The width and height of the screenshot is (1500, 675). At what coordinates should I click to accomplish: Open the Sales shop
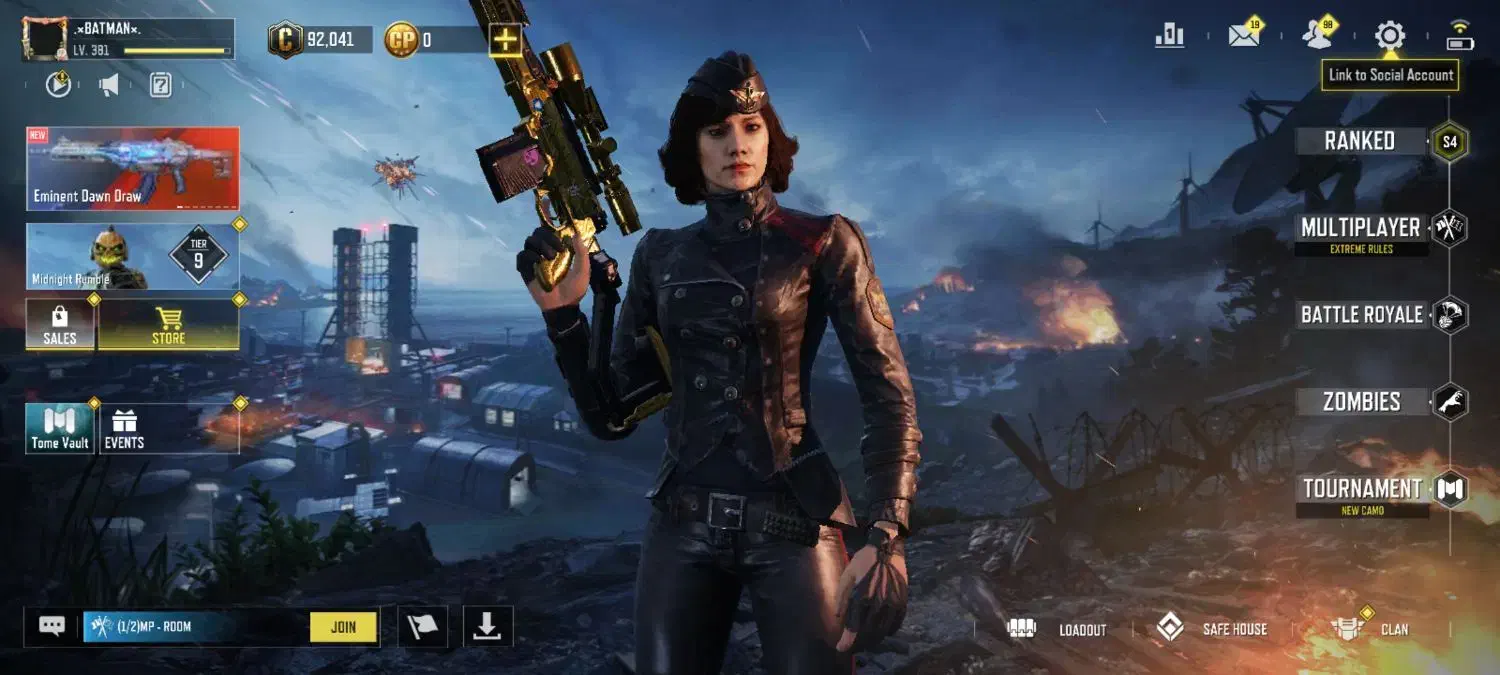[60, 325]
